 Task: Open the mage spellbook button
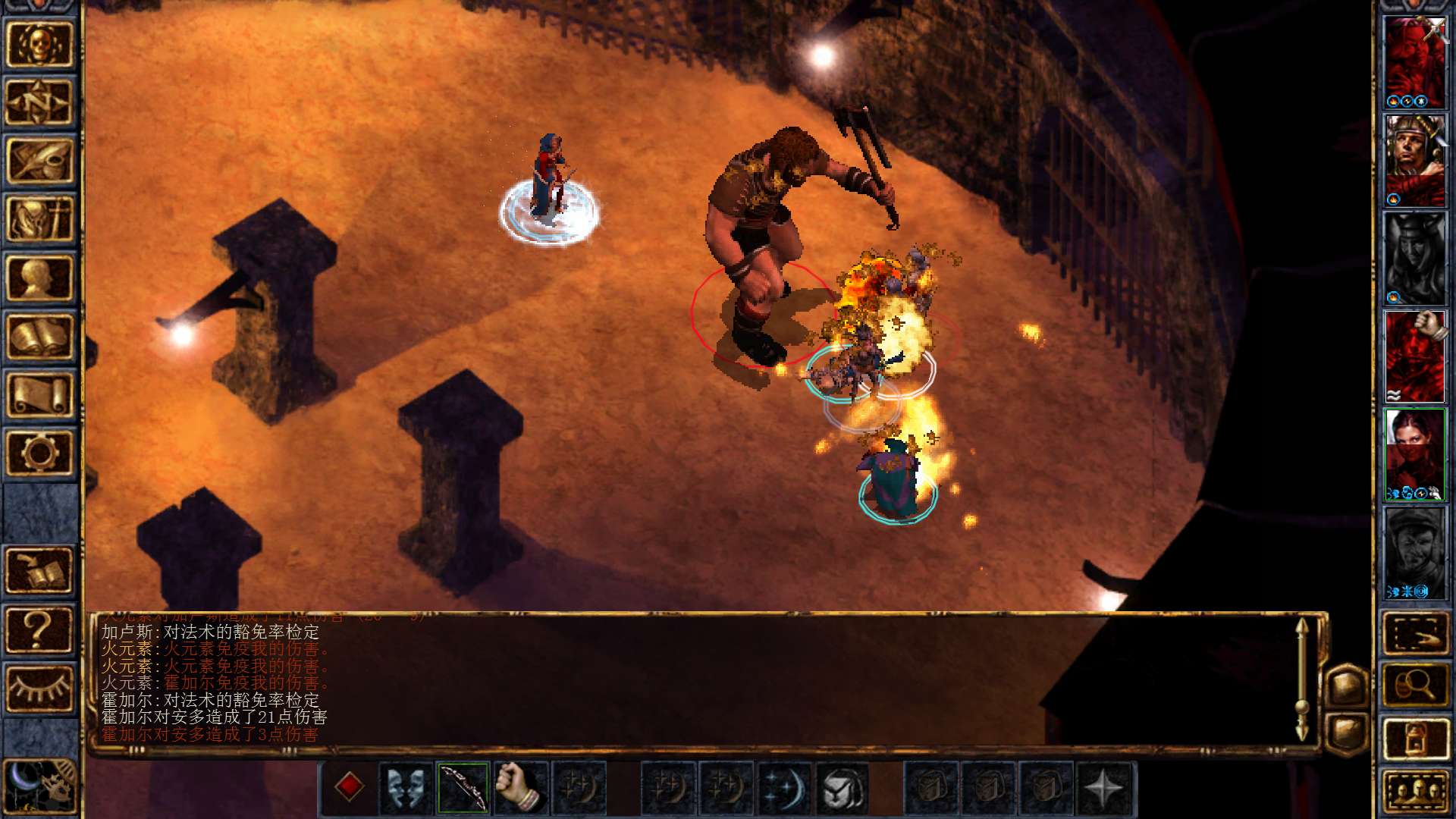click(39, 337)
